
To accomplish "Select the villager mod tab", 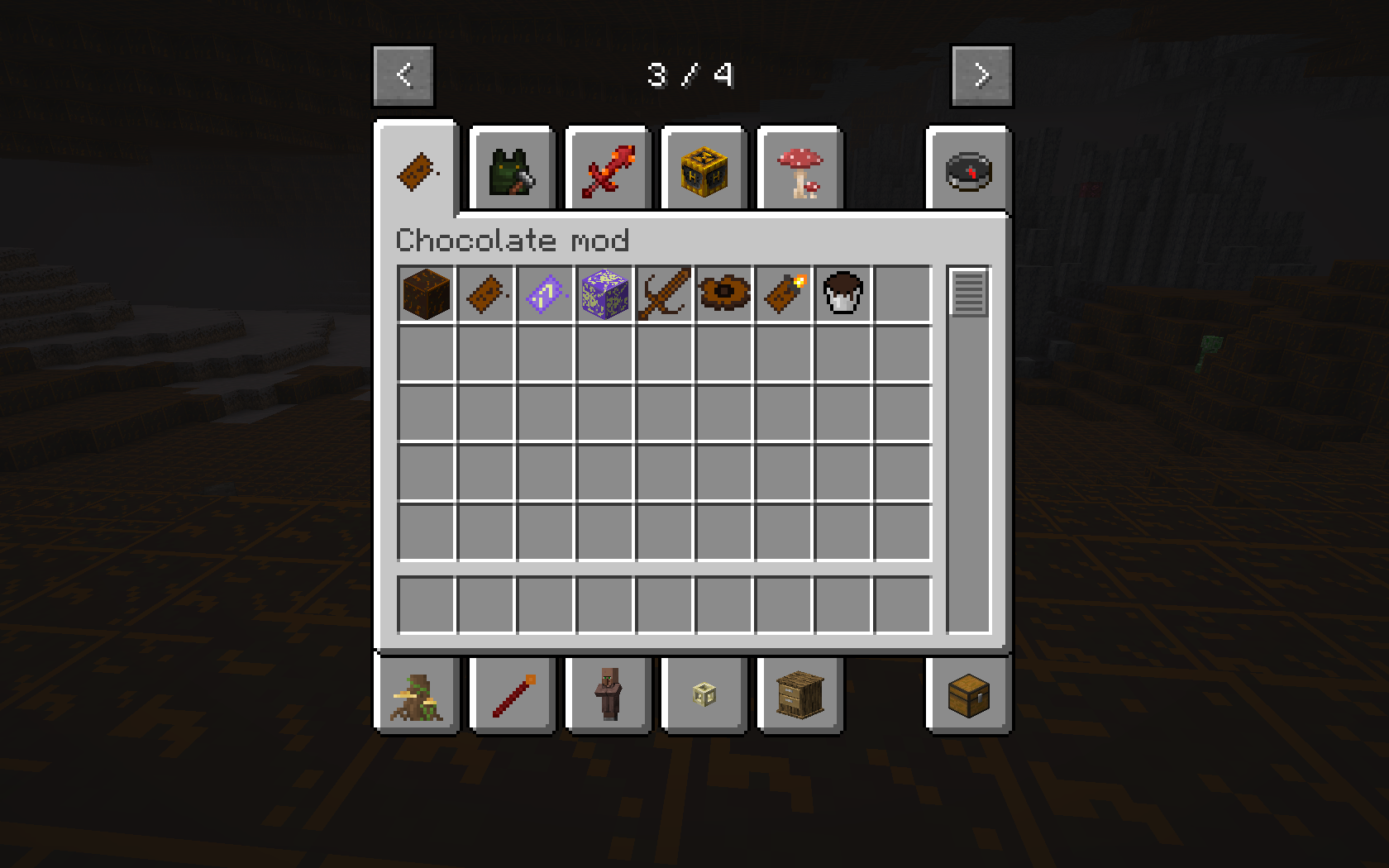I will click(x=607, y=694).
